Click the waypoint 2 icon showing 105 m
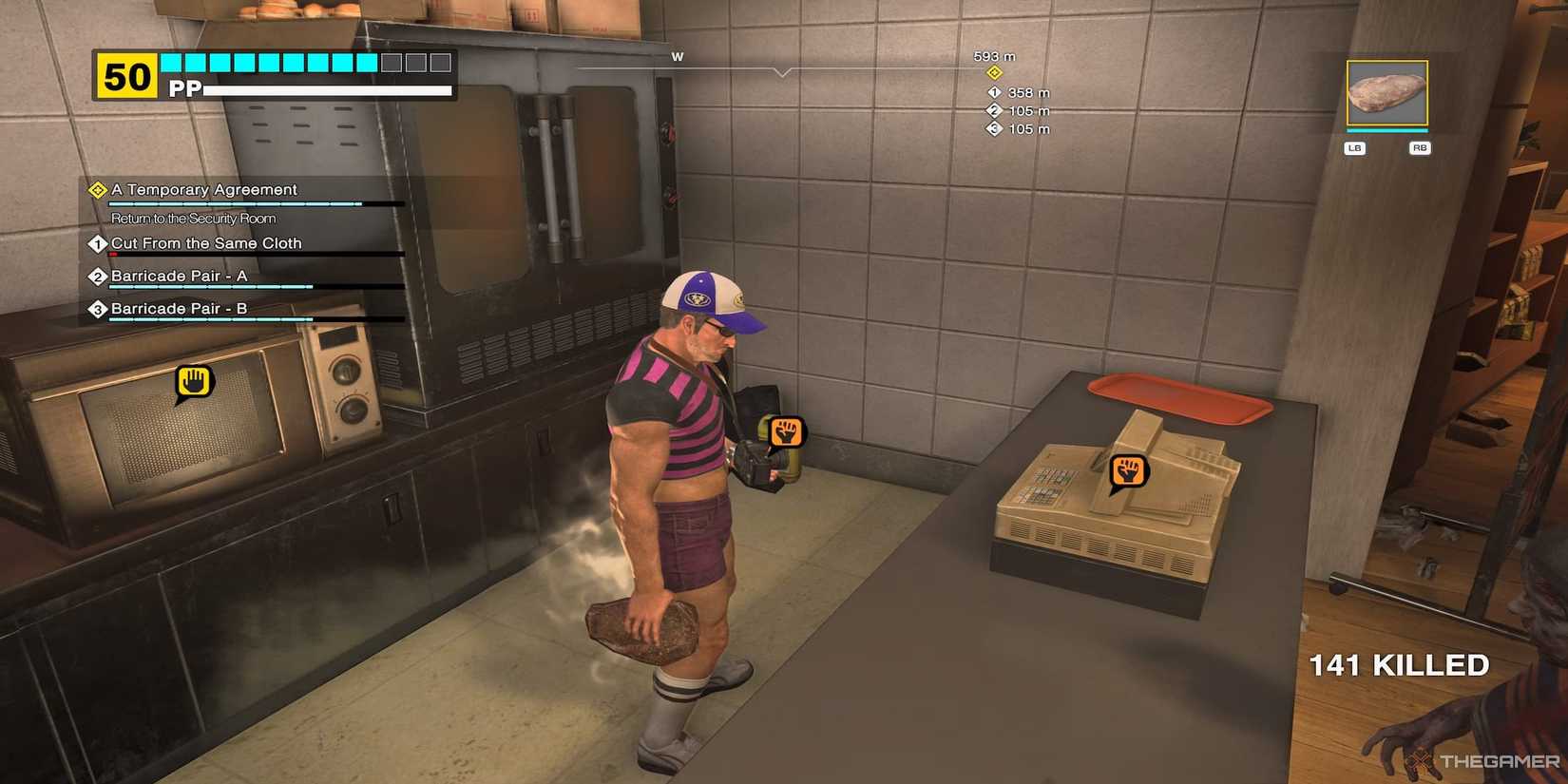 [992, 110]
